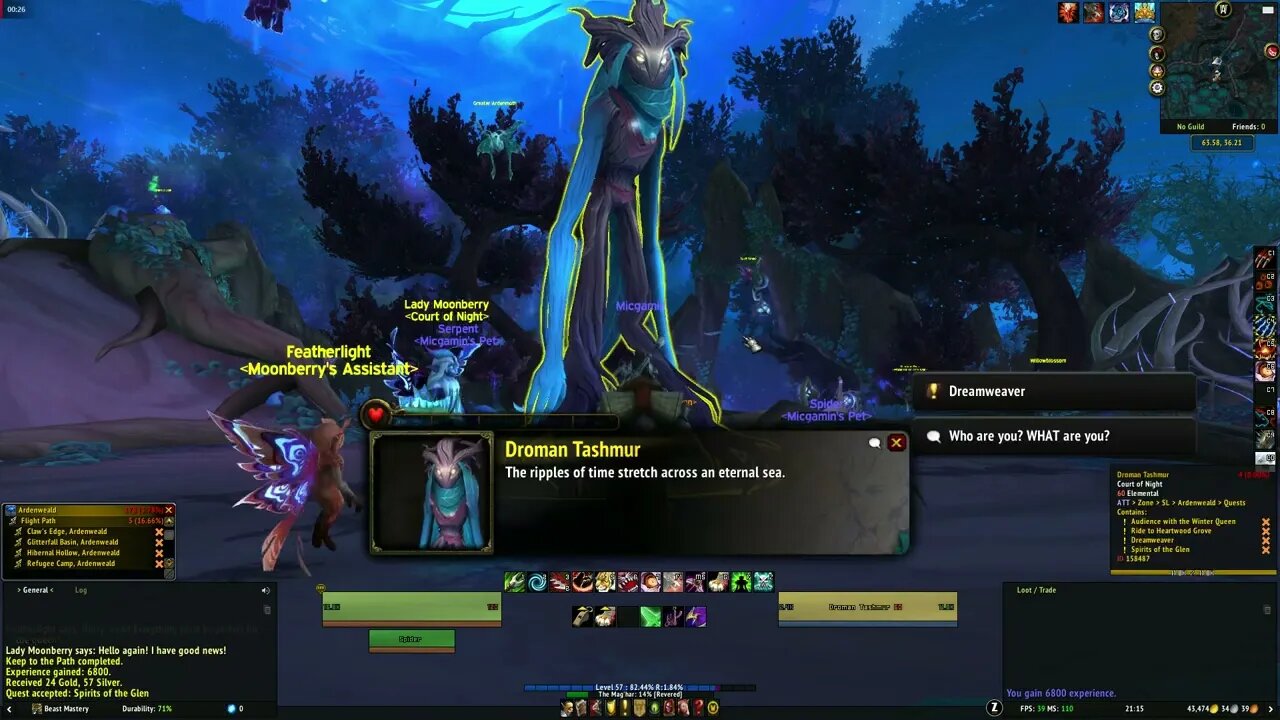
Task: Untrack the Claw's Edge, Ardenweald quest
Action: click(x=158, y=531)
